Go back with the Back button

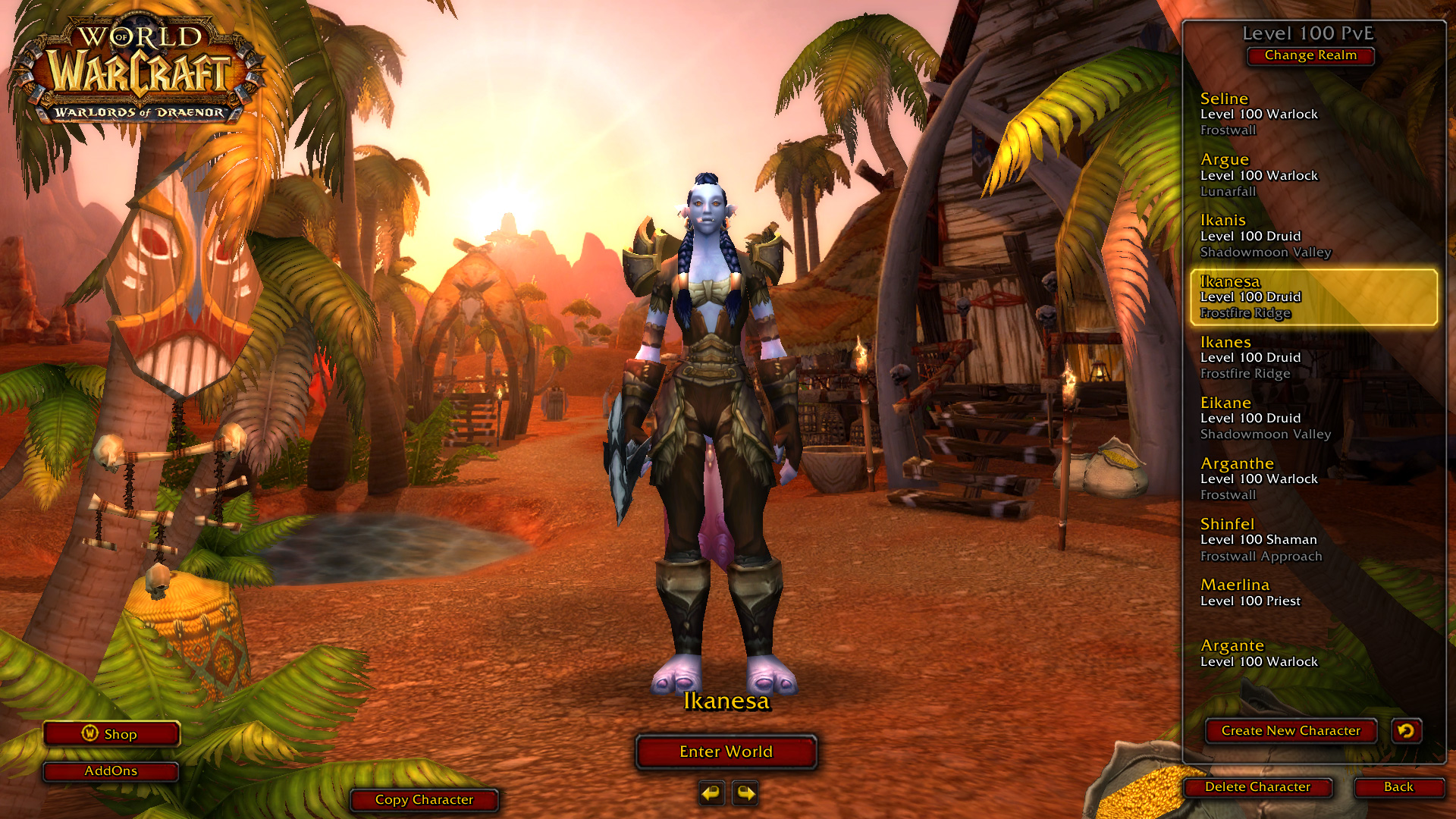pos(1398,787)
